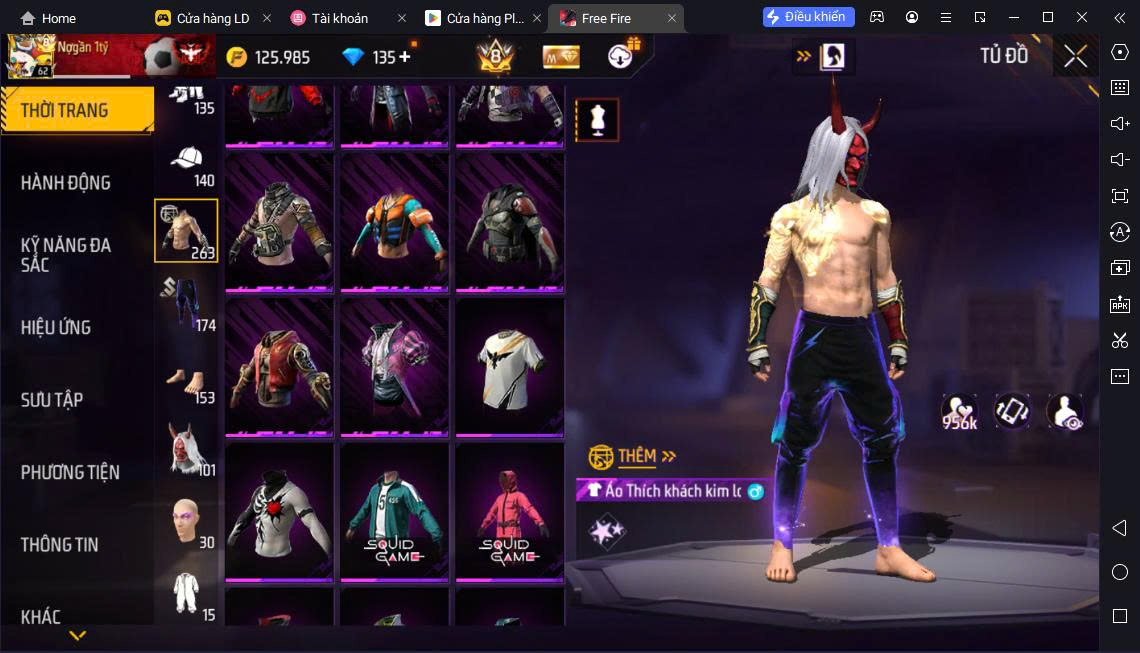The height and width of the screenshot is (653, 1140).
Task: Switch to the HIỆU ỨNG section
Action: (56, 328)
